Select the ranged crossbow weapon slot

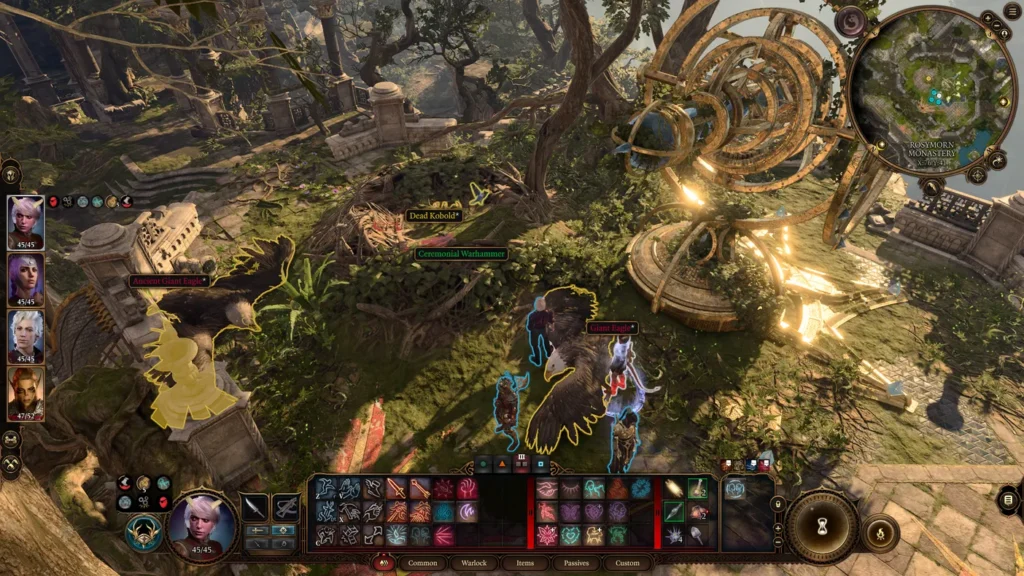coord(286,507)
